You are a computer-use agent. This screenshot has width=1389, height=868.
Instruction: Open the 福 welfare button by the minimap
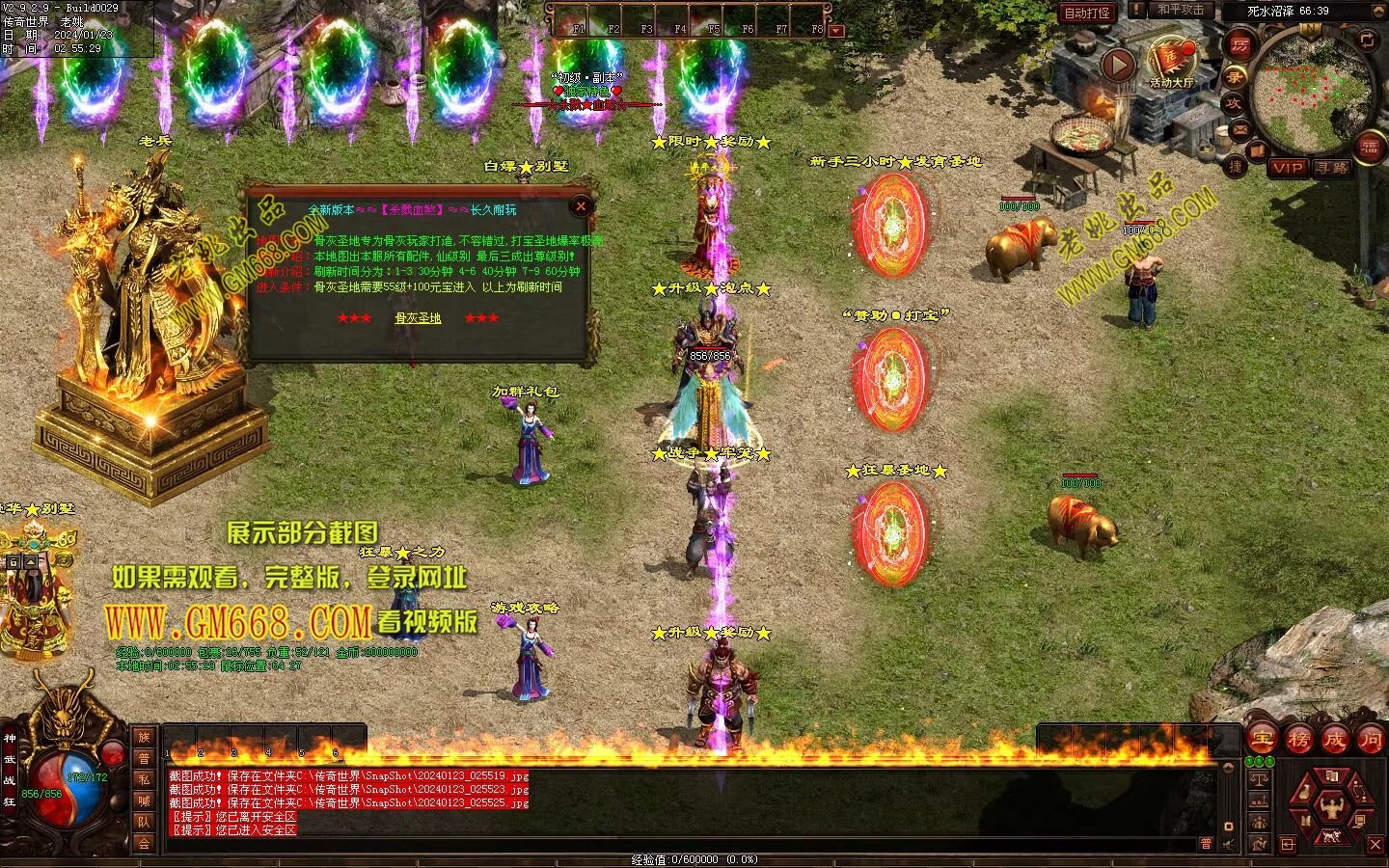1370,147
